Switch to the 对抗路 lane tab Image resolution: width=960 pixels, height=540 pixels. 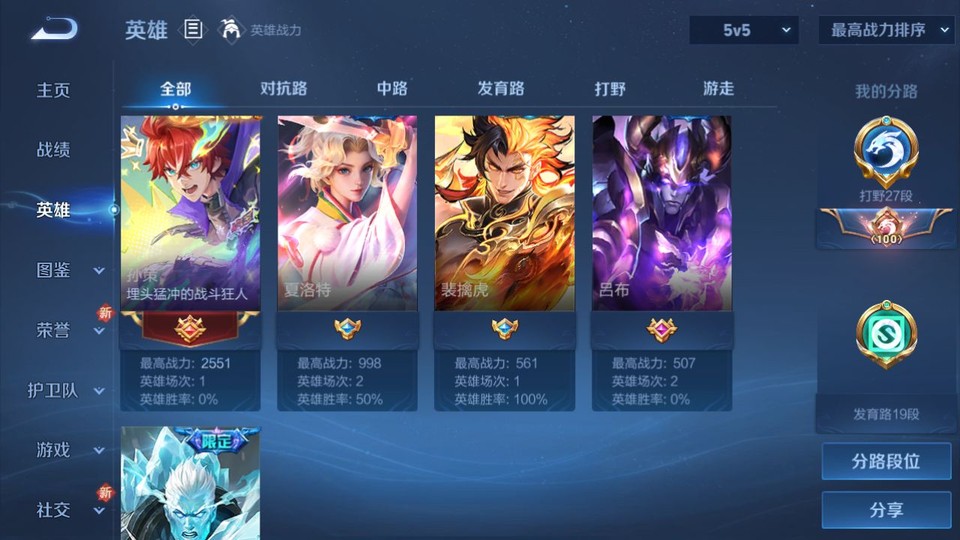click(283, 89)
